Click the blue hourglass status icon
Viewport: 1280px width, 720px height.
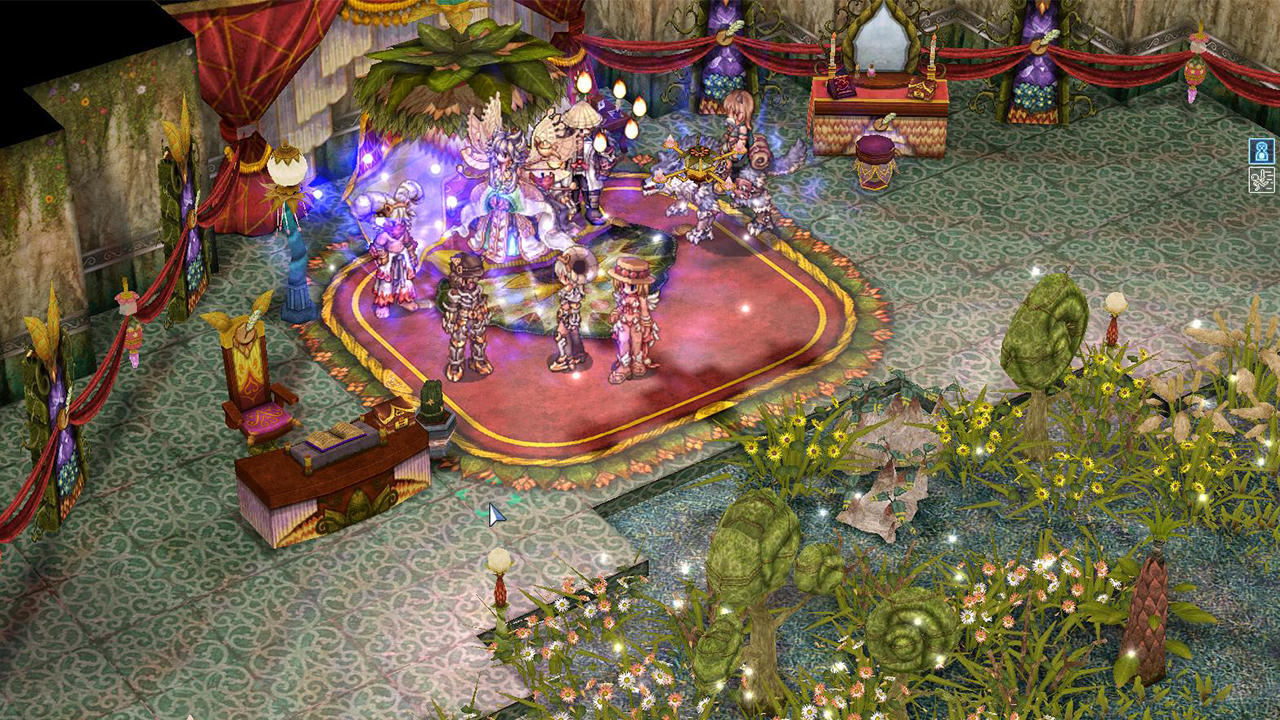click(x=1261, y=151)
